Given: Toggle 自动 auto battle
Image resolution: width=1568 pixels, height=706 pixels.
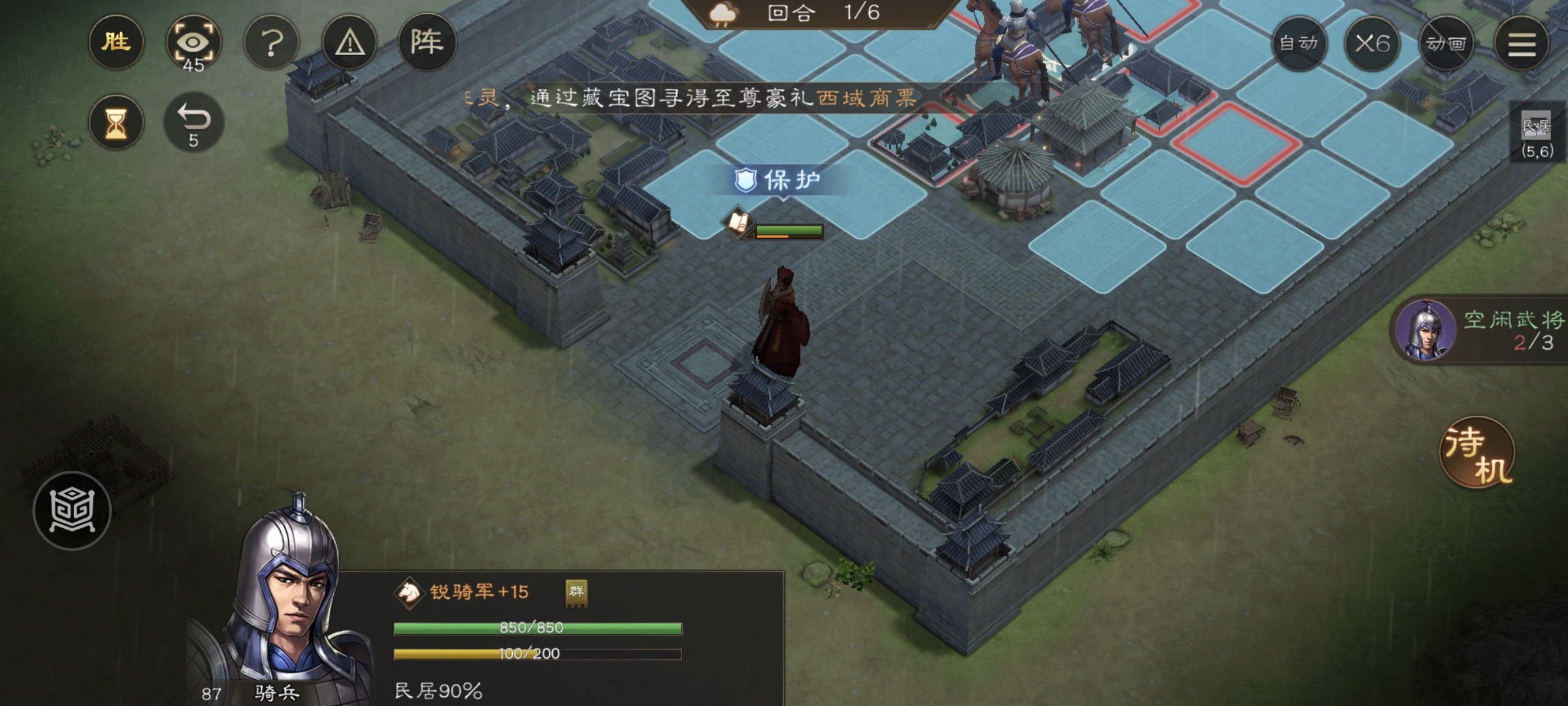Looking at the screenshot, I should pyautogui.click(x=1299, y=44).
